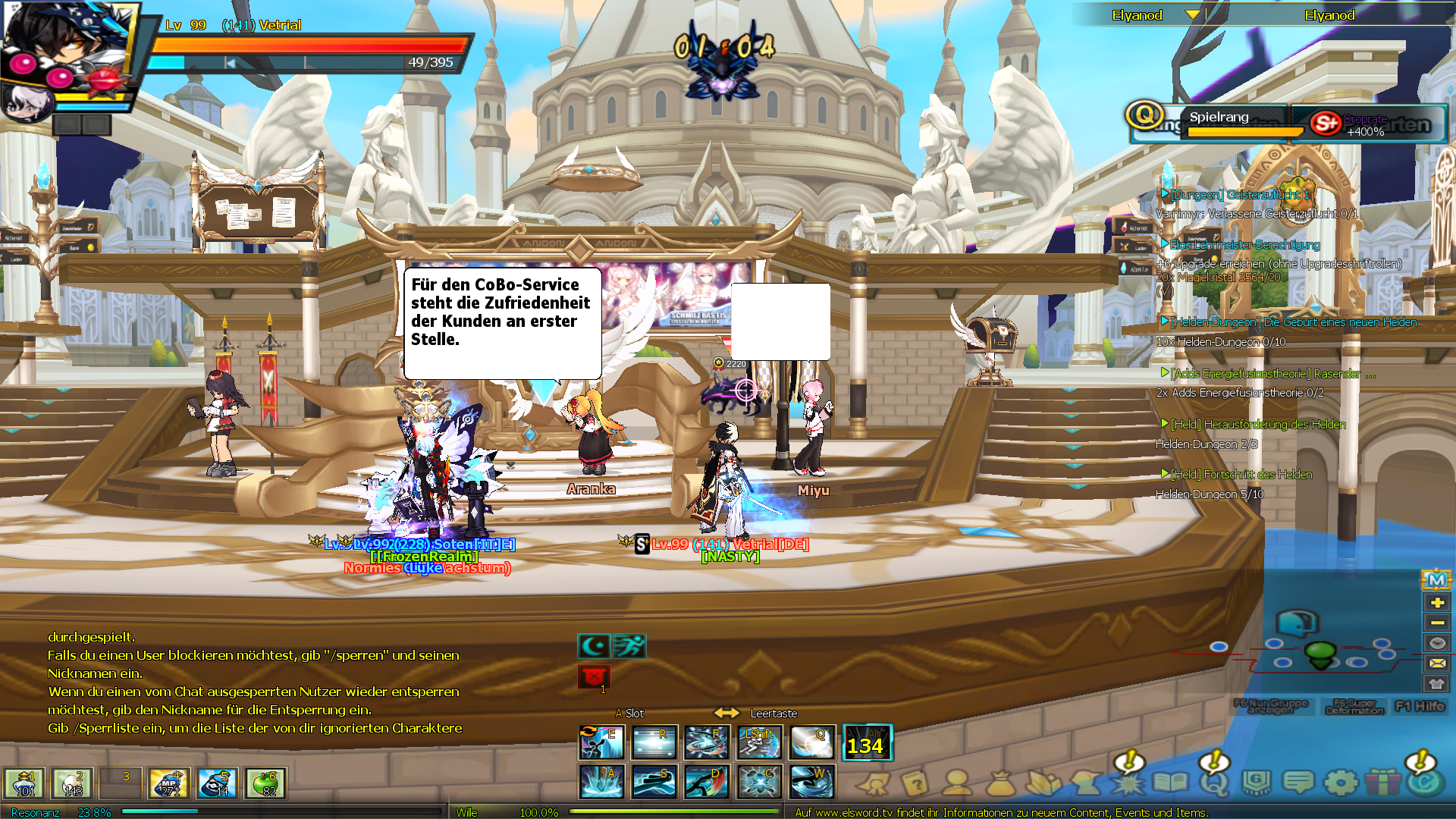Activate the skill in the Q slot

[x=811, y=742]
